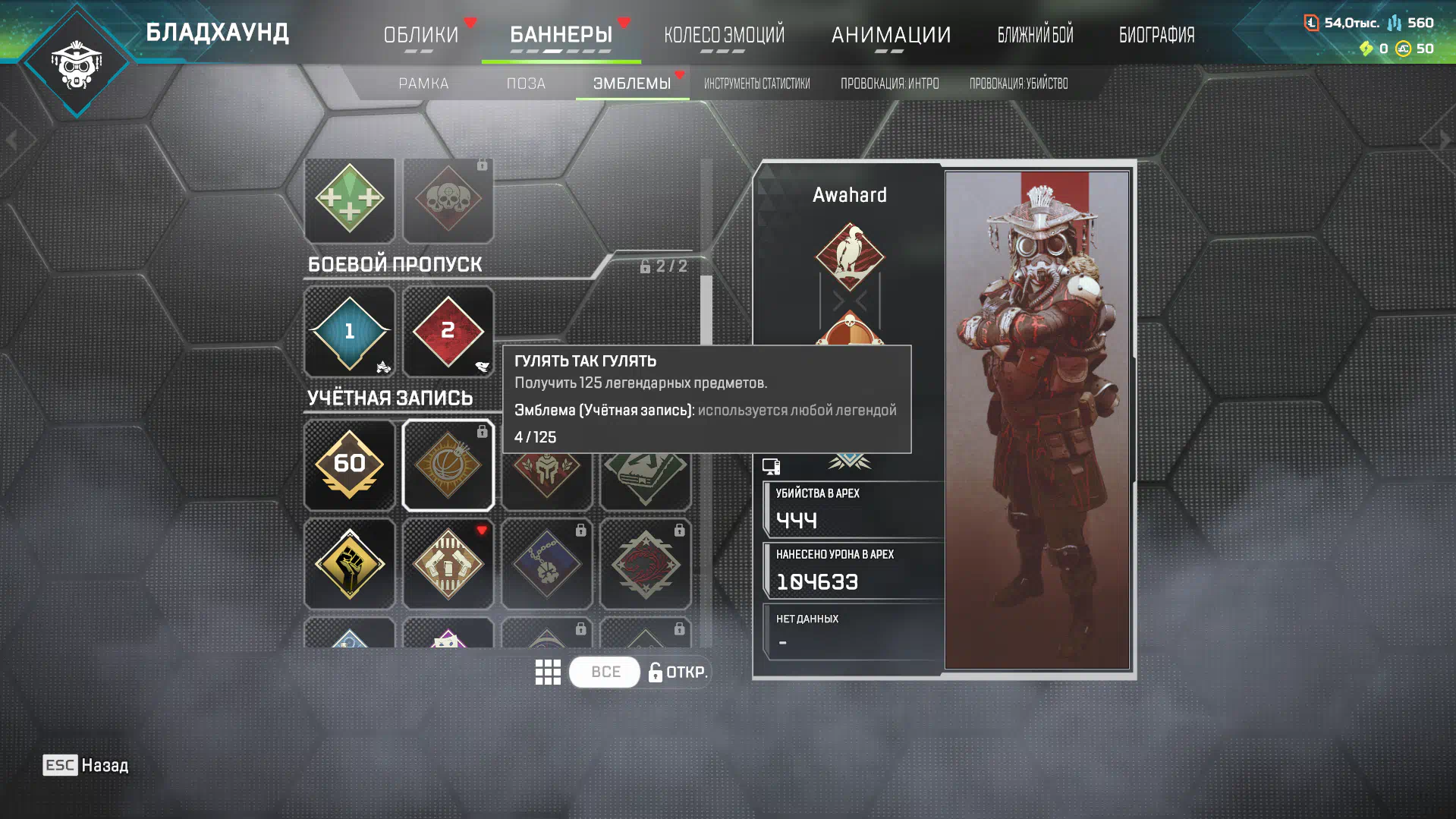Open ПРОВОКАЦИЯ: УБИЙСТВО sub-tab
This screenshot has height=819, width=1456.
tap(1018, 83)
